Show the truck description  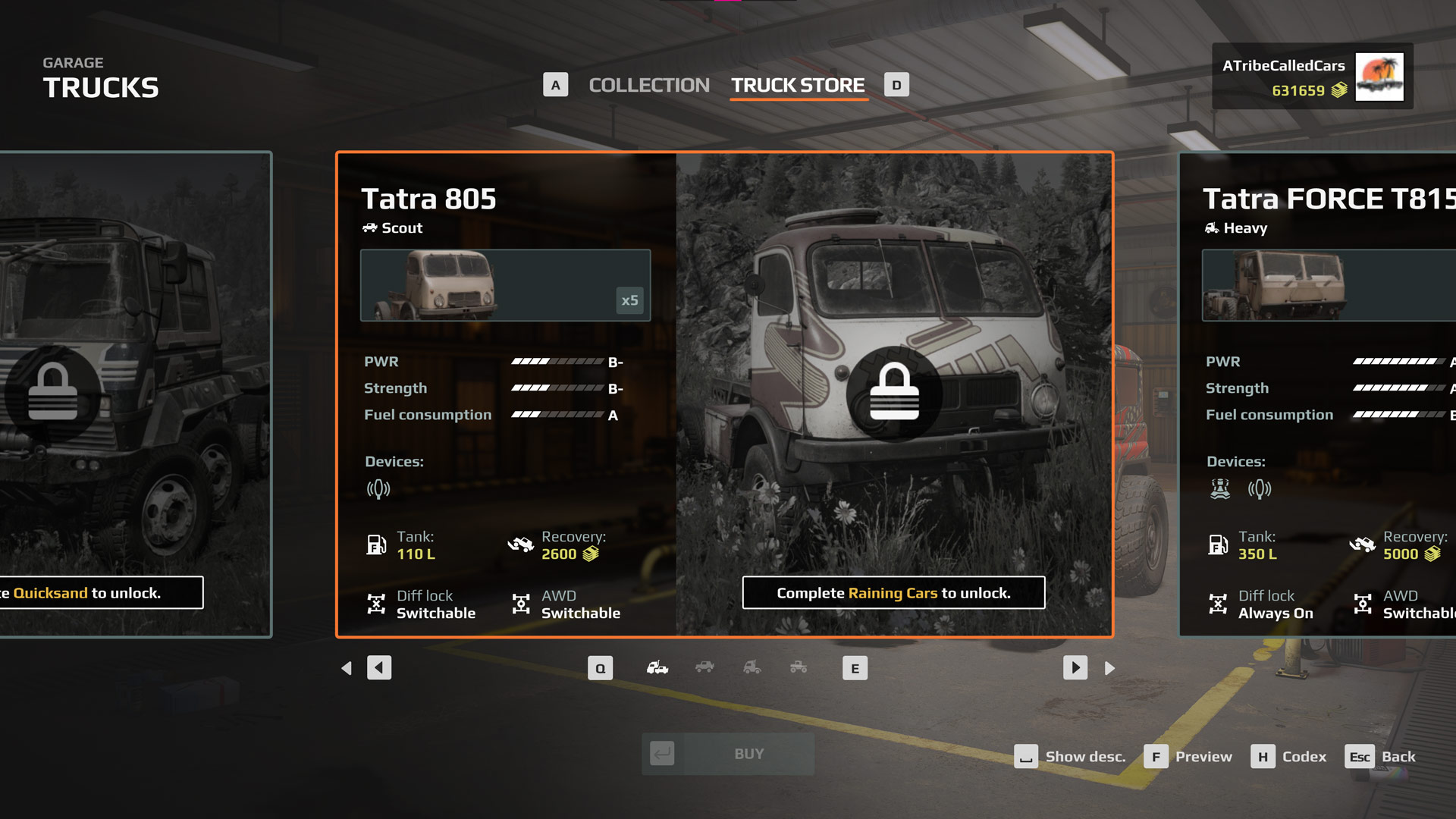[x=1070, y=757]
